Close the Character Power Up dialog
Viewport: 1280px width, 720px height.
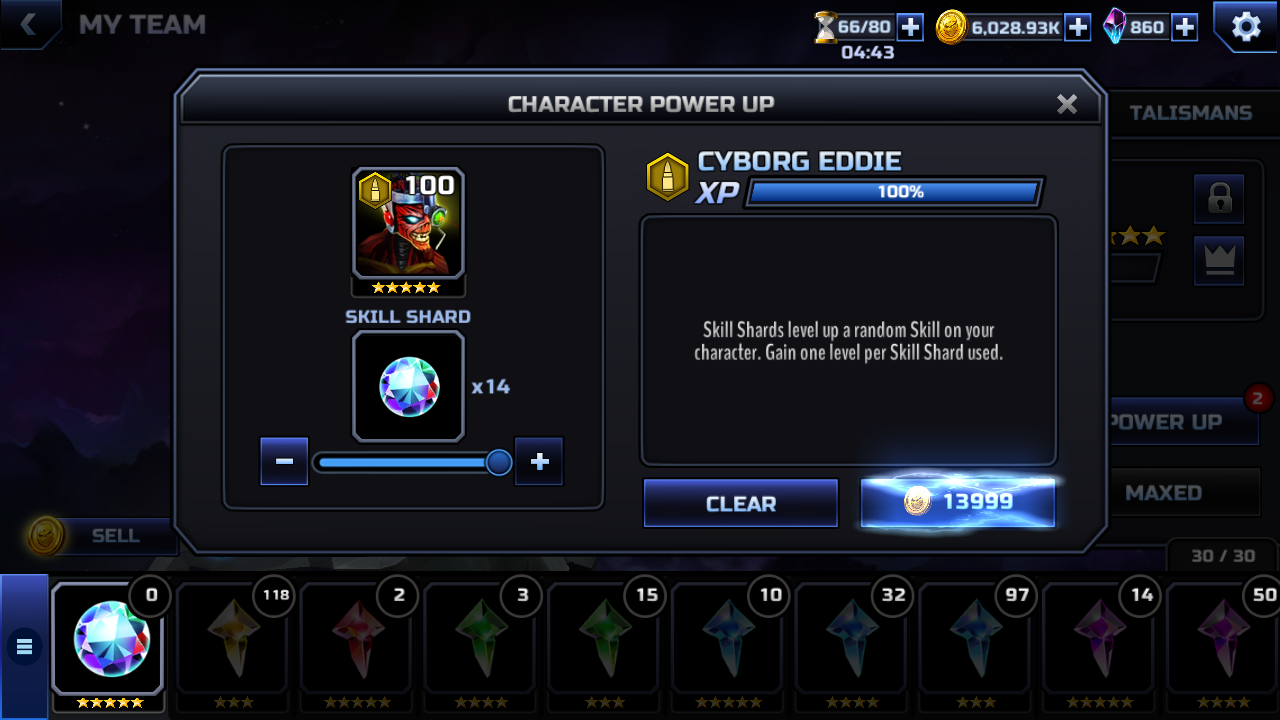pyautogui.click(x=1067, y=104)
